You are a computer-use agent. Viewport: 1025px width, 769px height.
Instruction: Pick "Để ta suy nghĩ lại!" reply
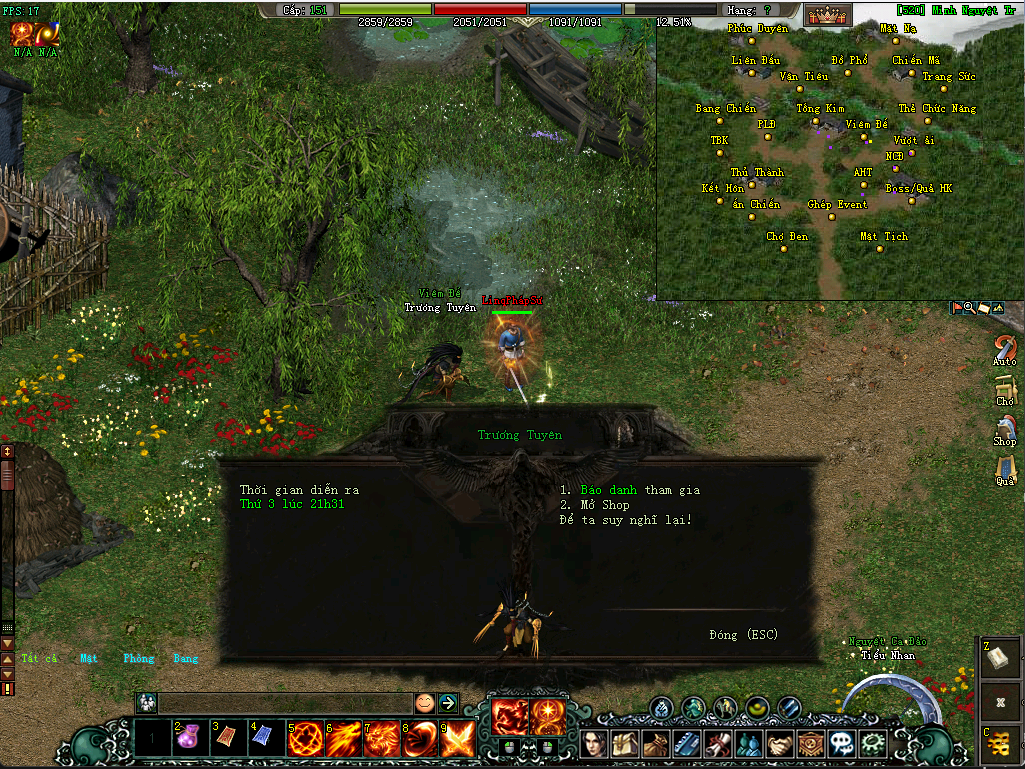[x=625, y=520]
